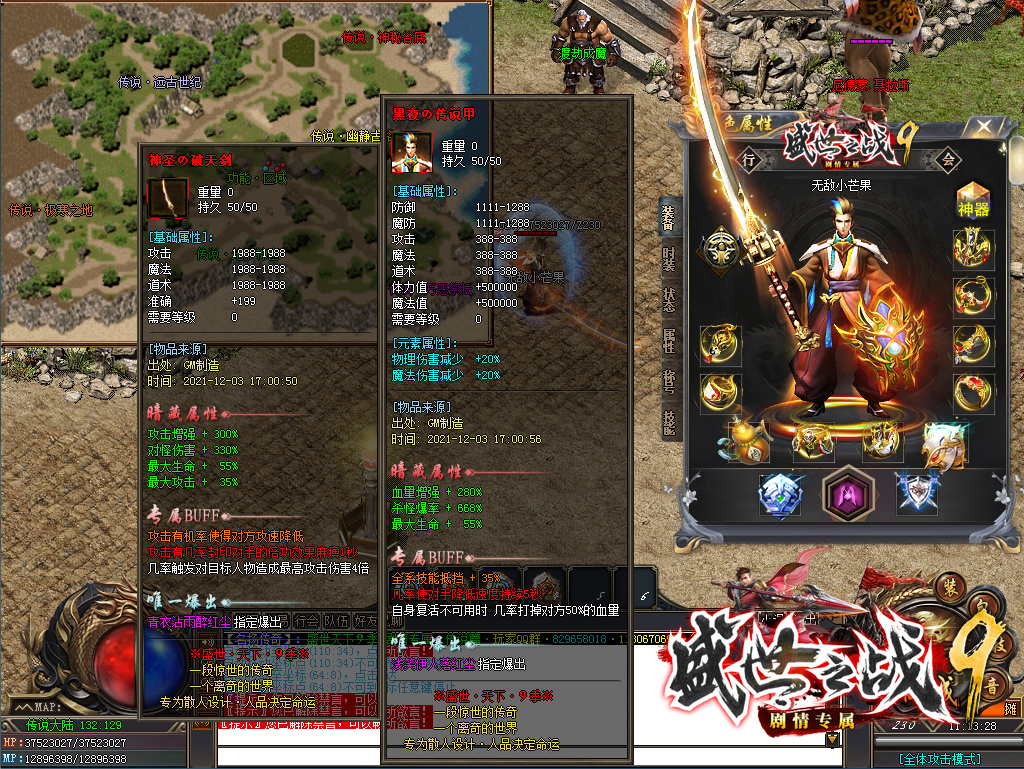Open the 技能 skills tab

click(x=668, y=423)
